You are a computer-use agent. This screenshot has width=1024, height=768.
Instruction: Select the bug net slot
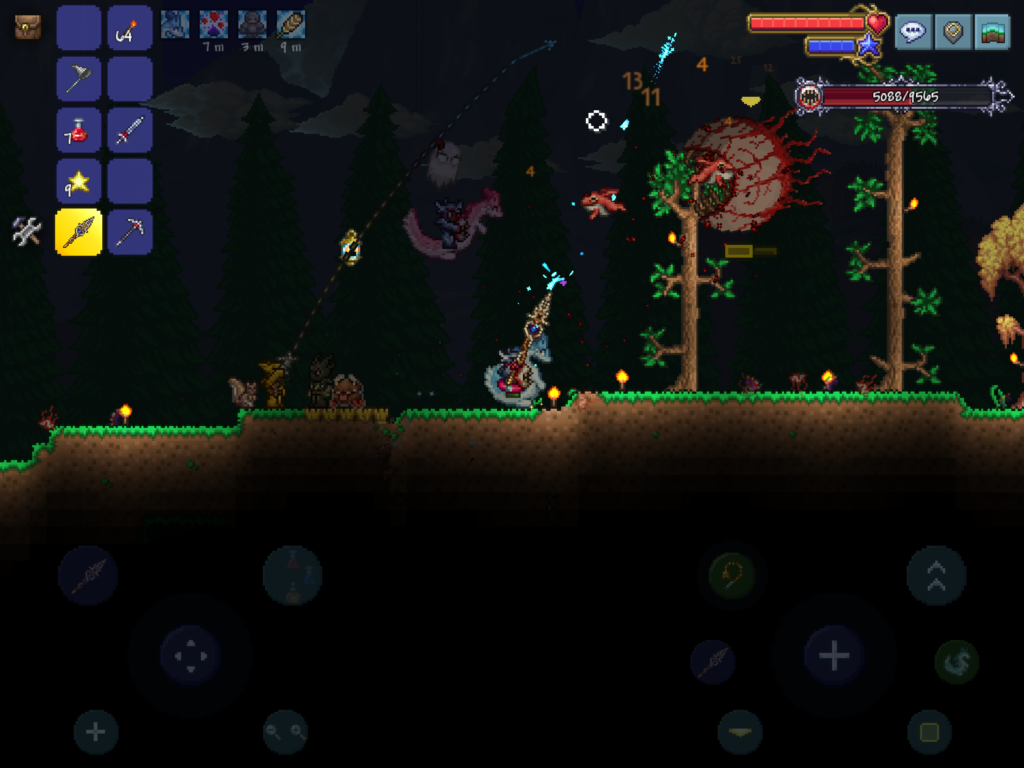[78, 79]
